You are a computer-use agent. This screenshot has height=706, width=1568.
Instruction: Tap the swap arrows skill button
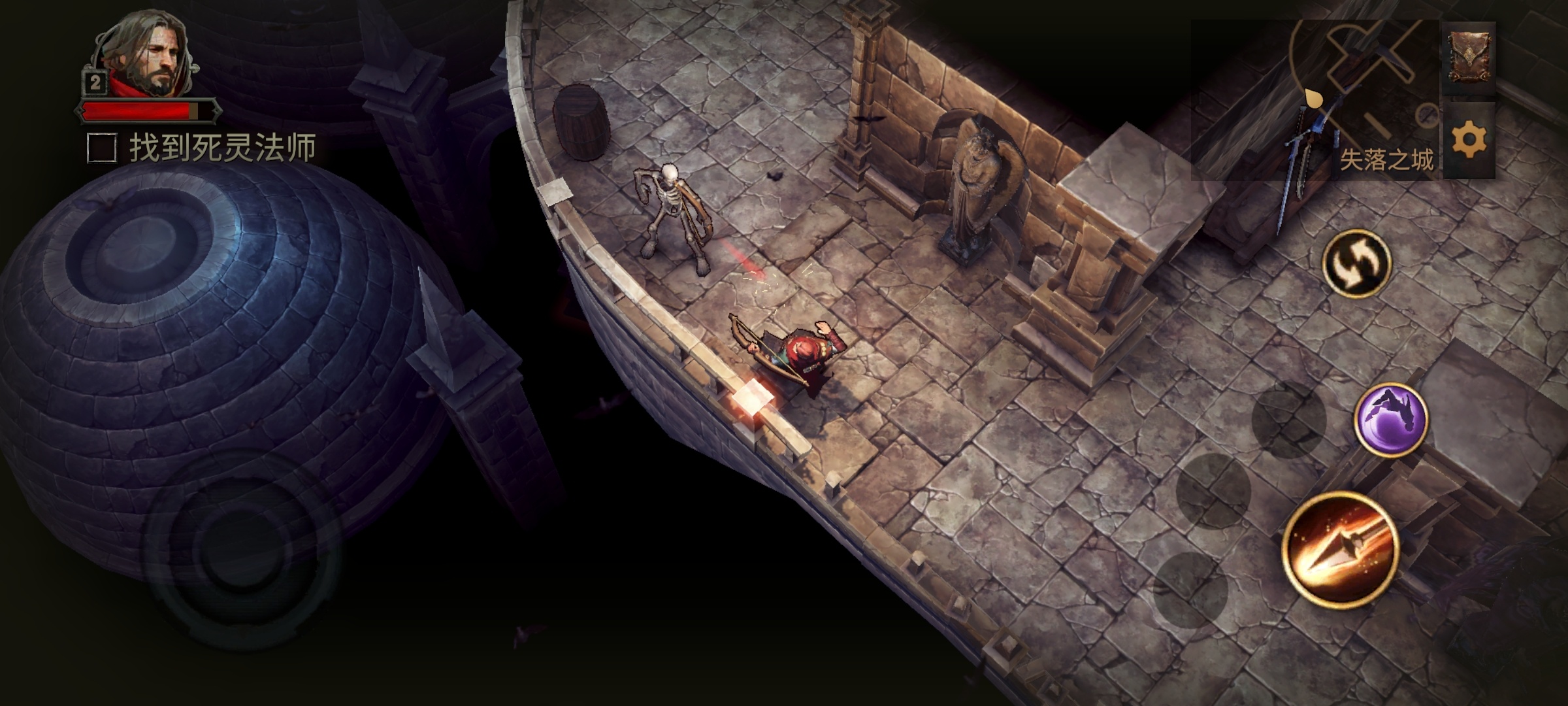[1356, 263]
